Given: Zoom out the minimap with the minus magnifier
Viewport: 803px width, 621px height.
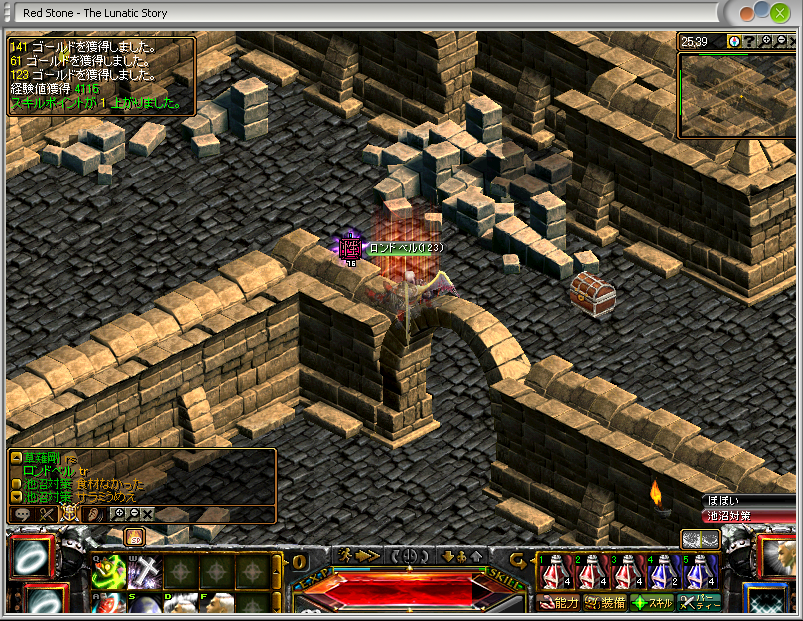Looking at the screenshot, I should coord(780,41).
